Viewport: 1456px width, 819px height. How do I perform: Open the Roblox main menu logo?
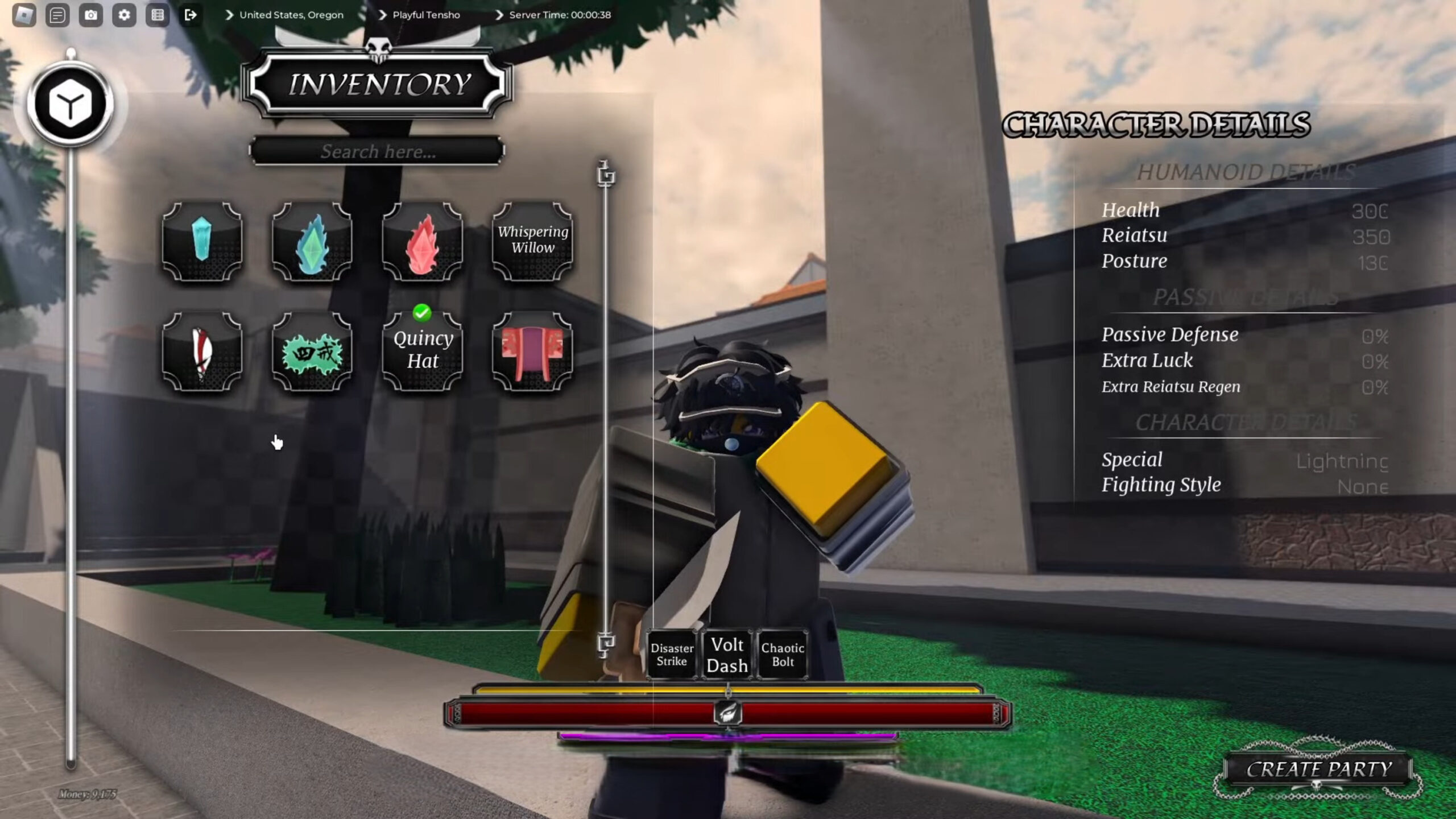coord(24,15)
